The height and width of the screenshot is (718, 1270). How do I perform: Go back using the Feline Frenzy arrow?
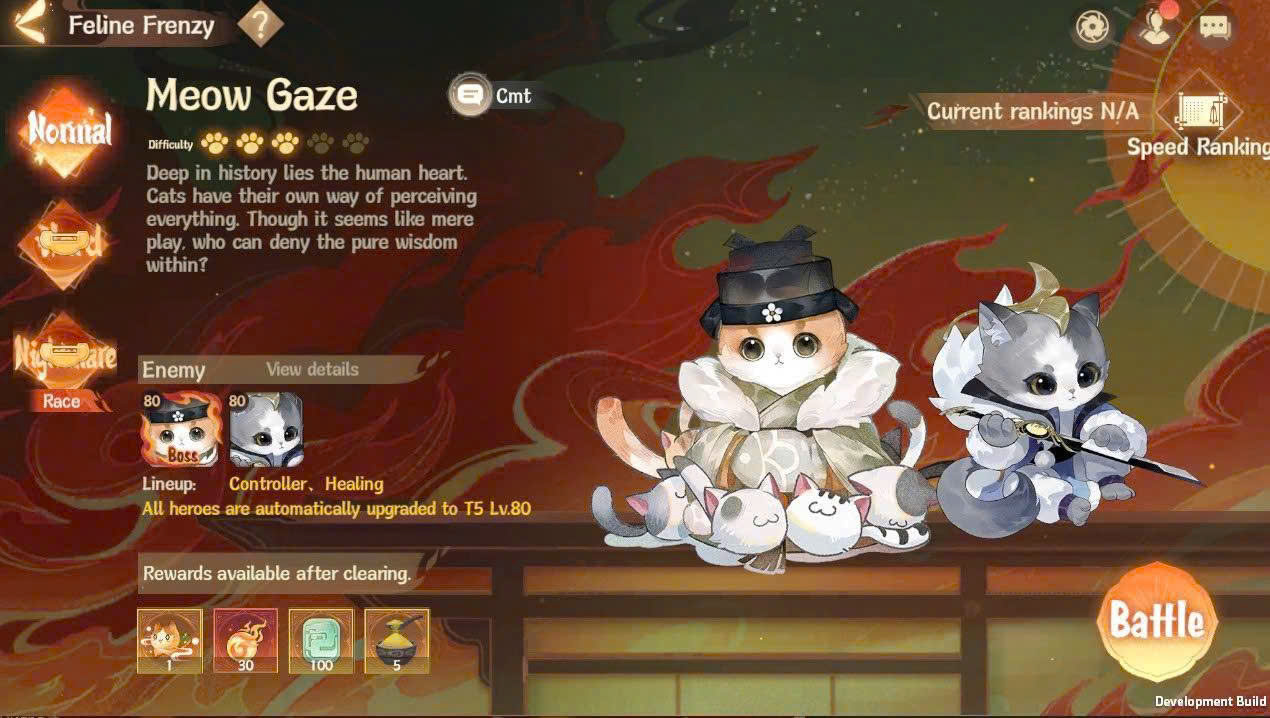tap(29, 23)
